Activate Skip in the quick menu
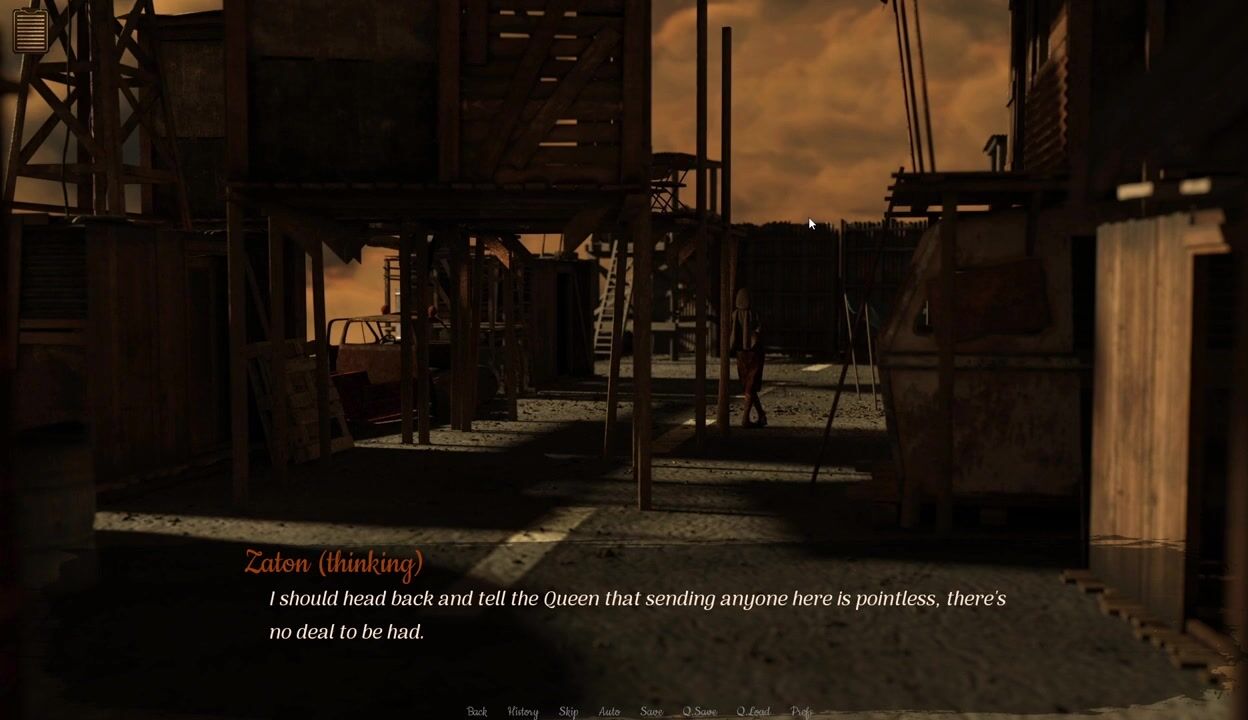 pyautogui.click(x=568, y=711)
